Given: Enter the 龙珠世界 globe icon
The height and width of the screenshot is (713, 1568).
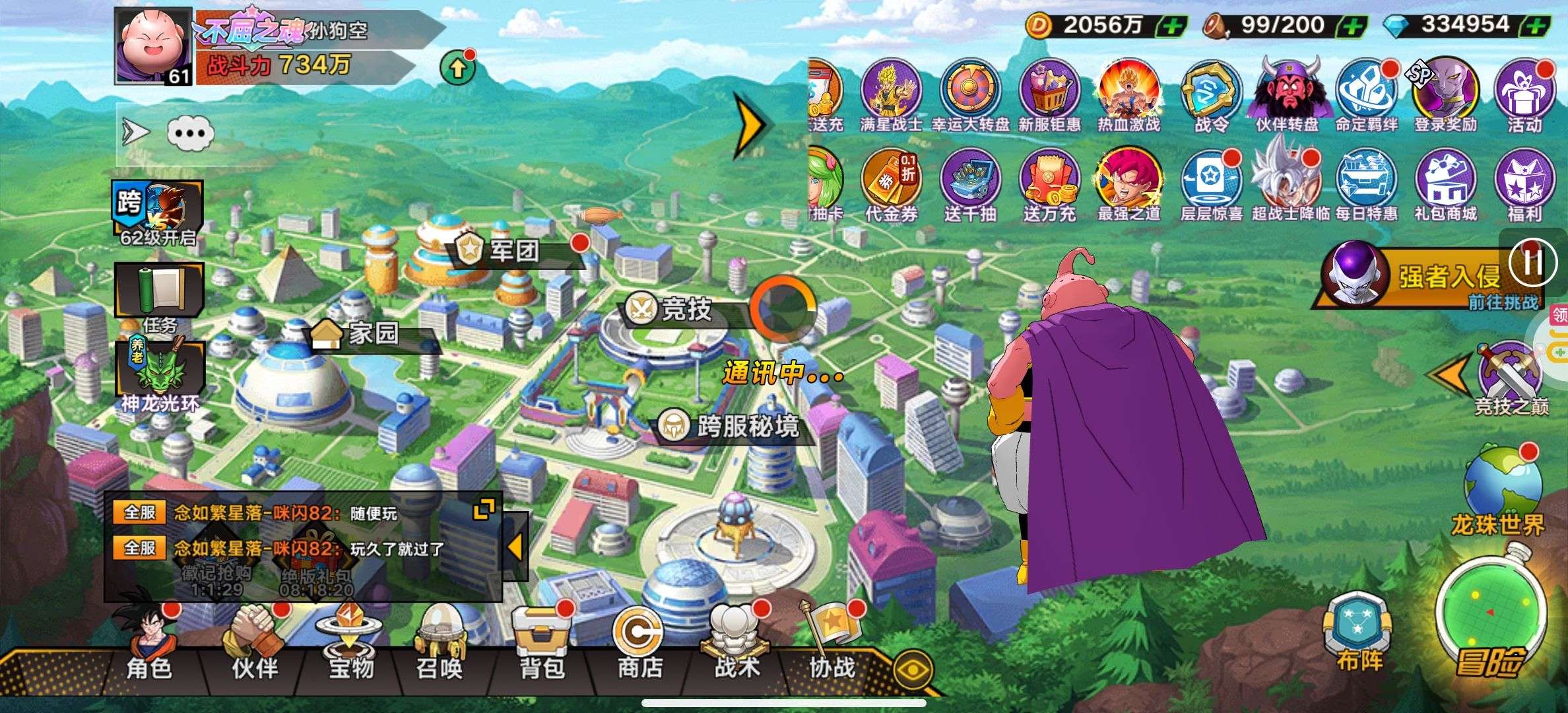Looking at the screenshot, I should click(x=1499, y=489).
